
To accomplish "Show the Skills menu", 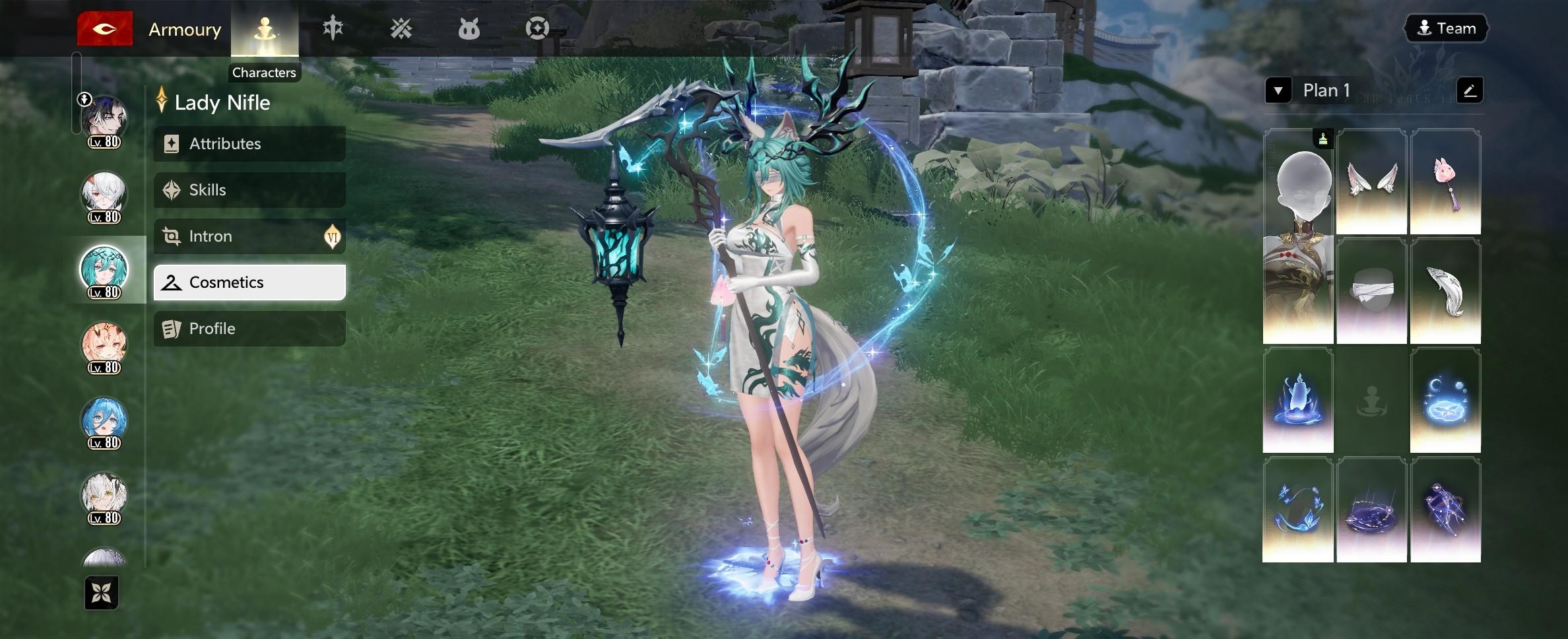I will point(249,190).
